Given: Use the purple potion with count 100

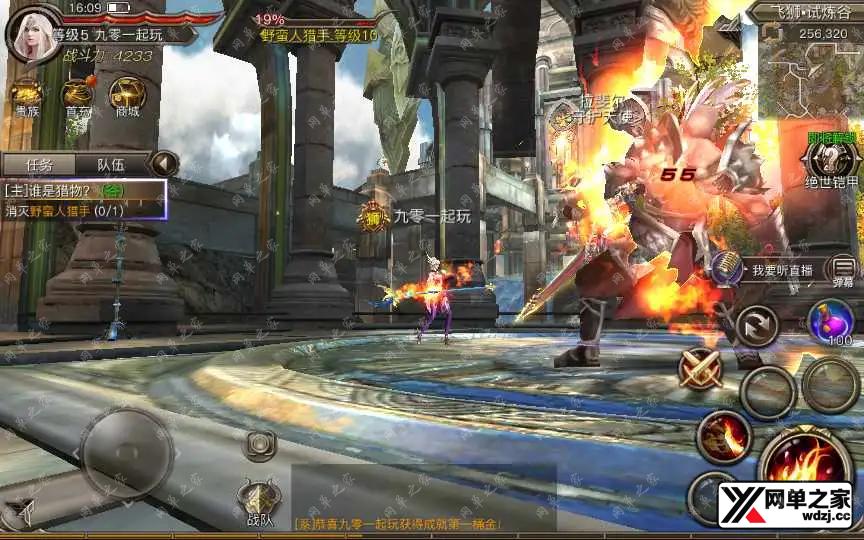Looking at the screenshot, I should (x=830, y=322).
